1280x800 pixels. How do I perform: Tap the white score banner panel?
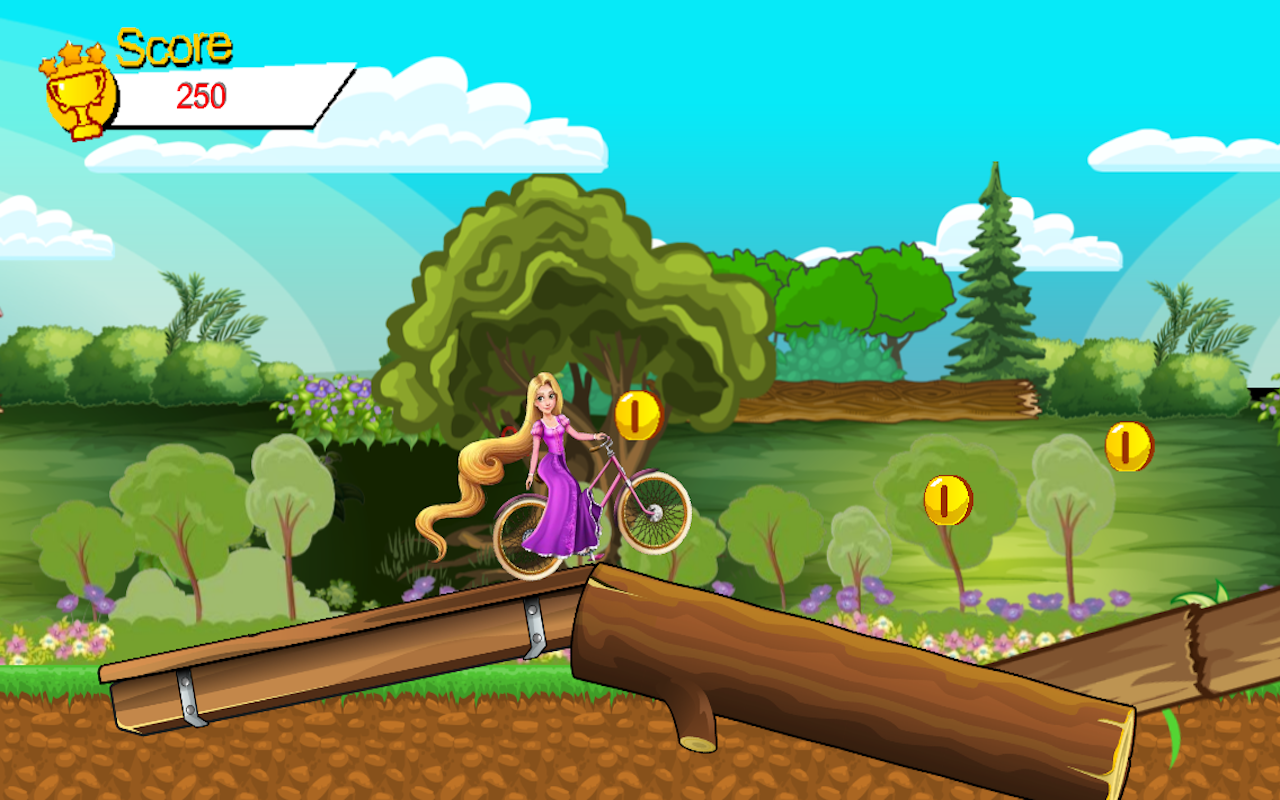255,97
